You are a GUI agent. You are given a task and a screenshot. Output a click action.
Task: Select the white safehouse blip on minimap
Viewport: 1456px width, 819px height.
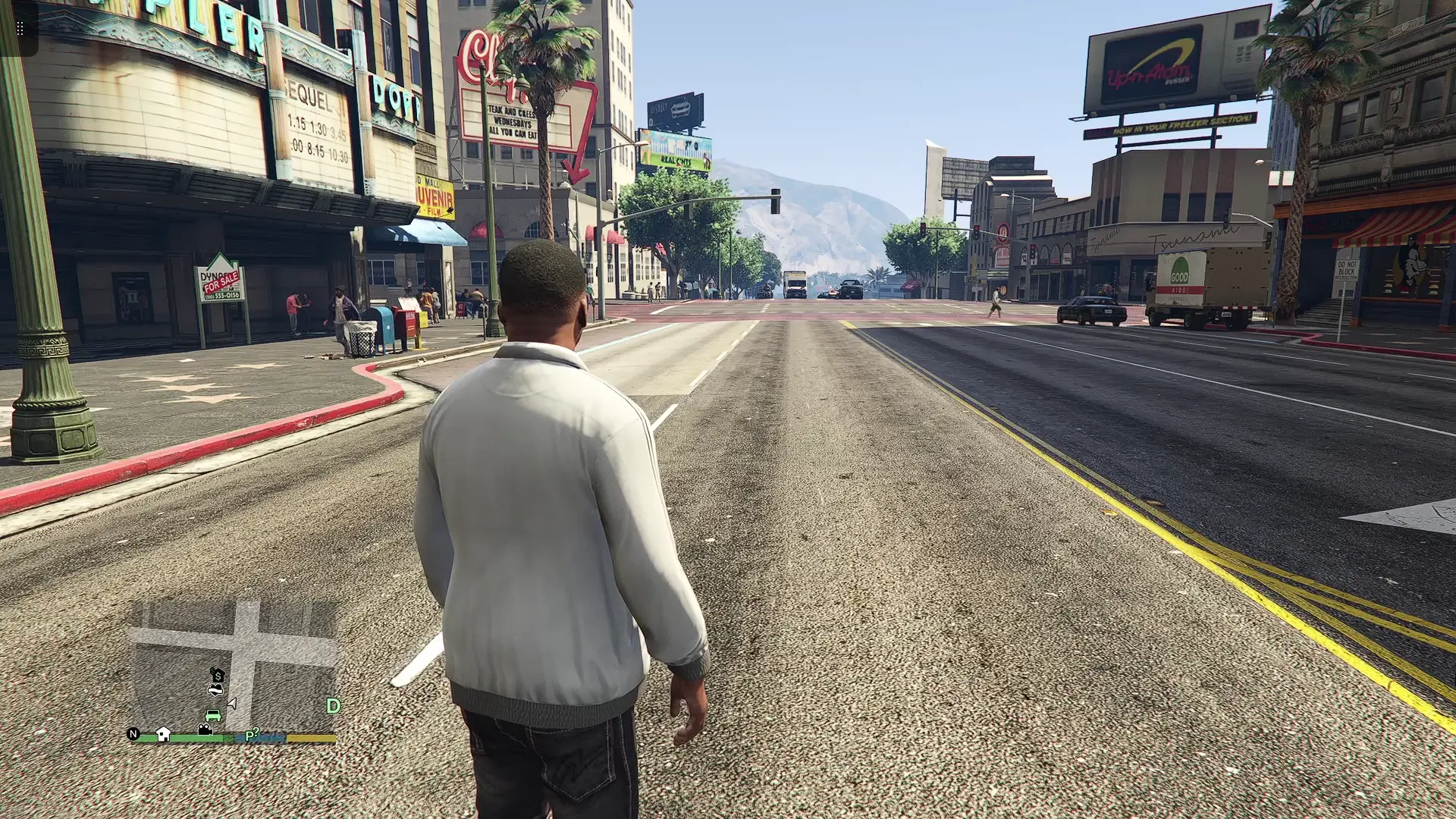pyautogui.click(x=163, y=733)
